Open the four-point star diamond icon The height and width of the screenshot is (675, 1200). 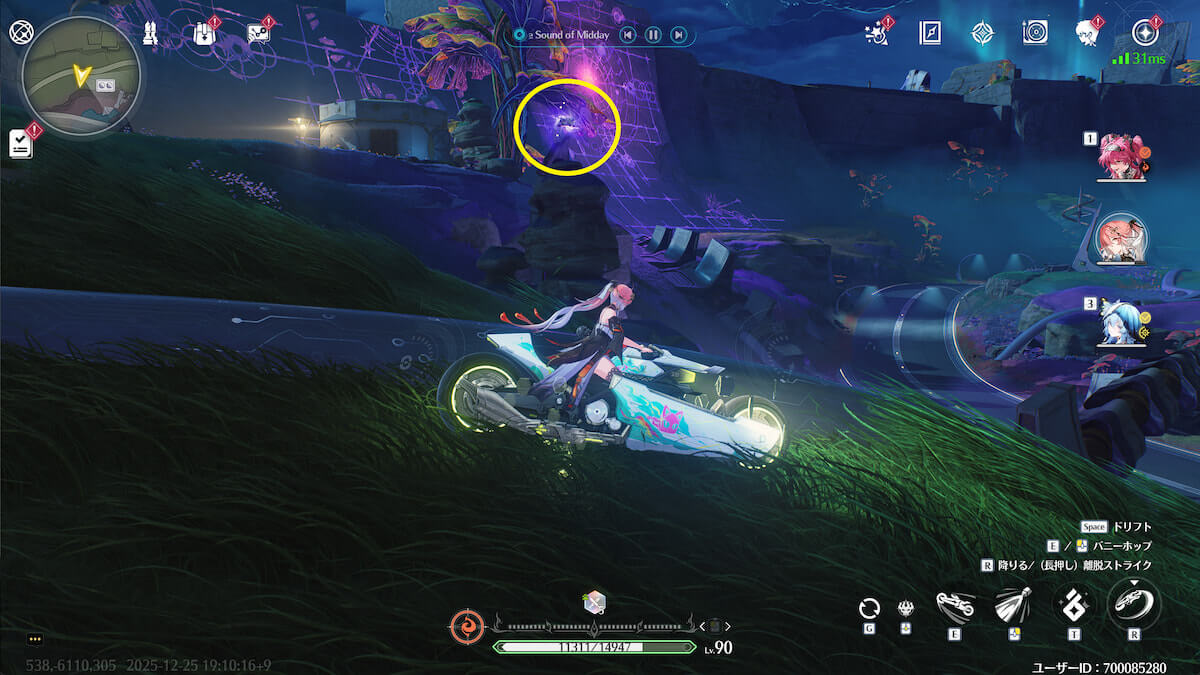click(x=982, y=33)
